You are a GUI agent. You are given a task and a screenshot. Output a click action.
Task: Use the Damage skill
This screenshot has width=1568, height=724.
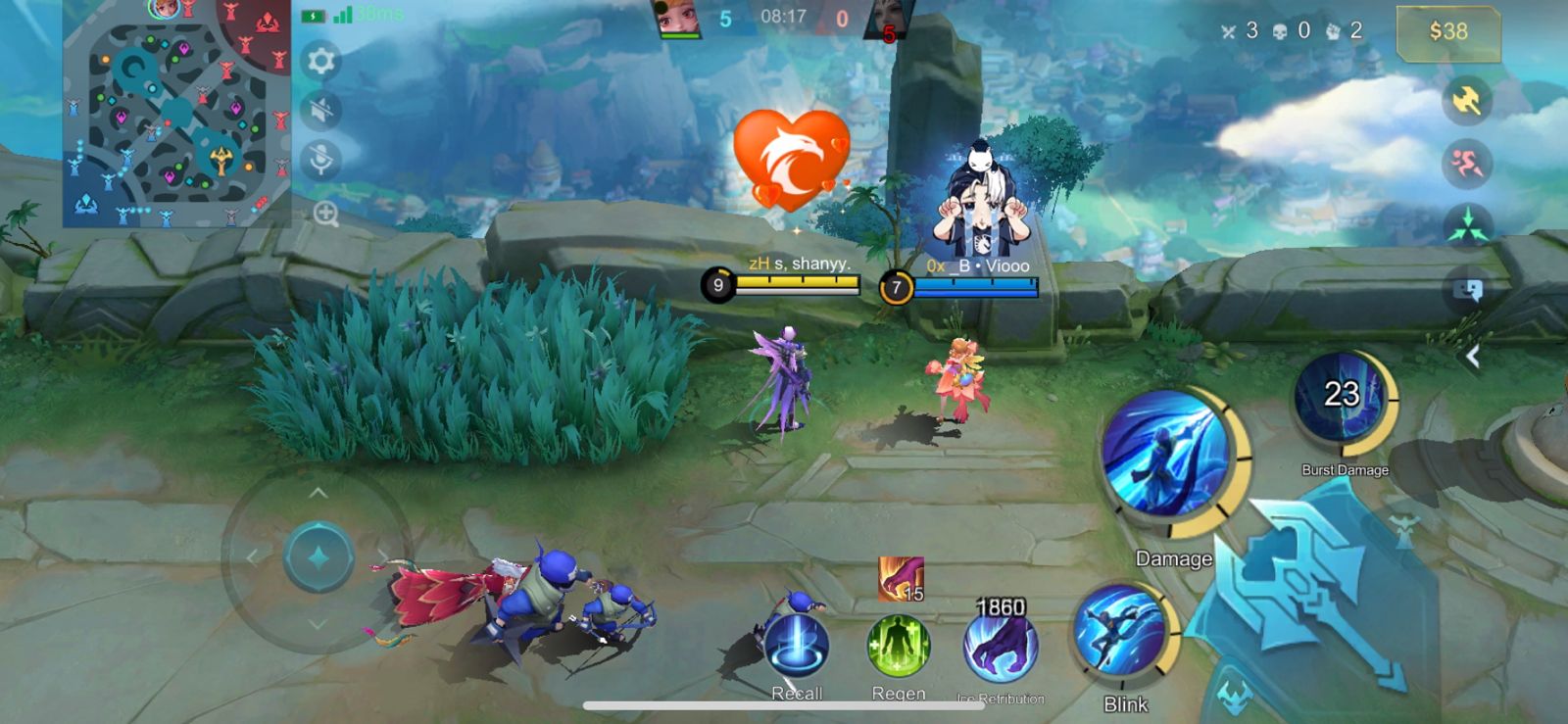[1167, 453]
